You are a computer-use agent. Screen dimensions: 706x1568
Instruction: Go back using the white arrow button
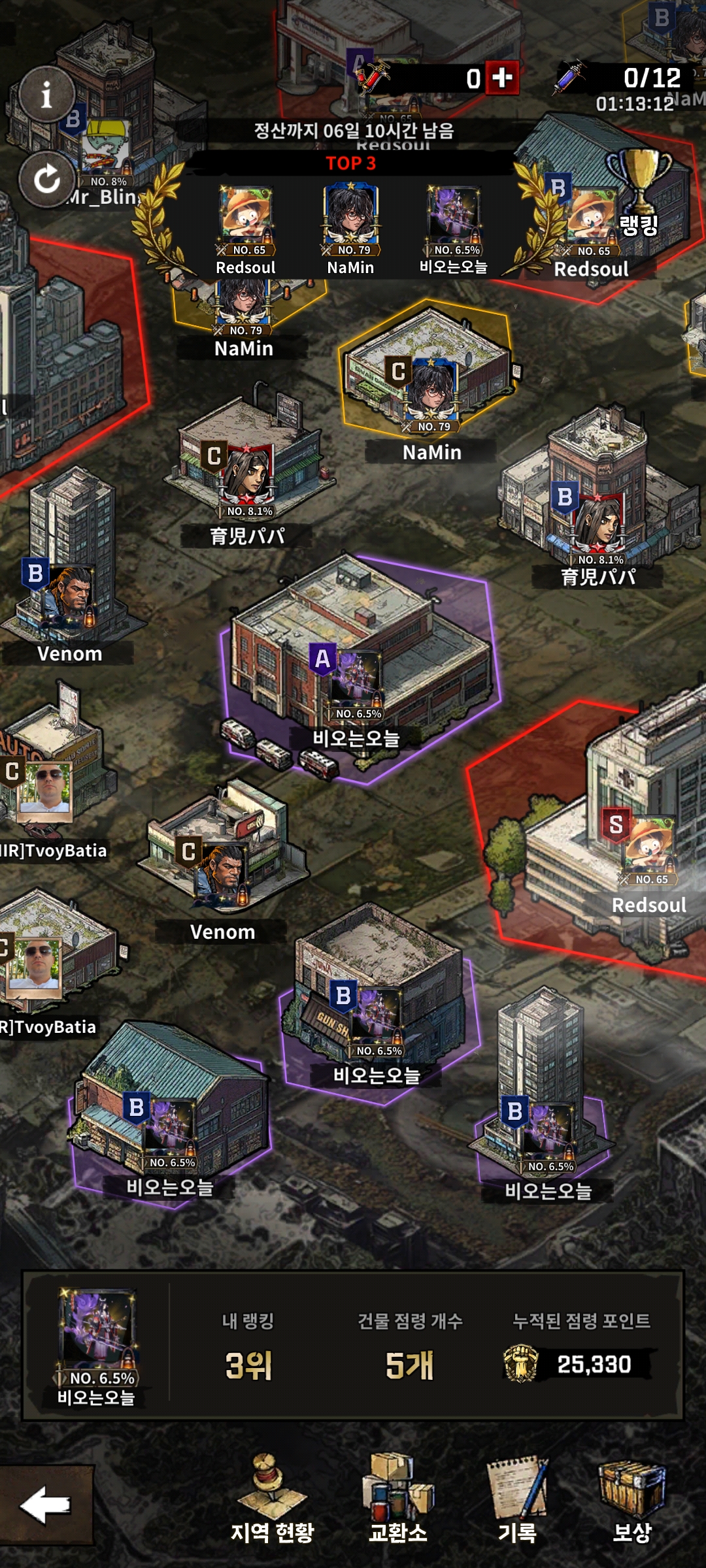(46, 1505)
